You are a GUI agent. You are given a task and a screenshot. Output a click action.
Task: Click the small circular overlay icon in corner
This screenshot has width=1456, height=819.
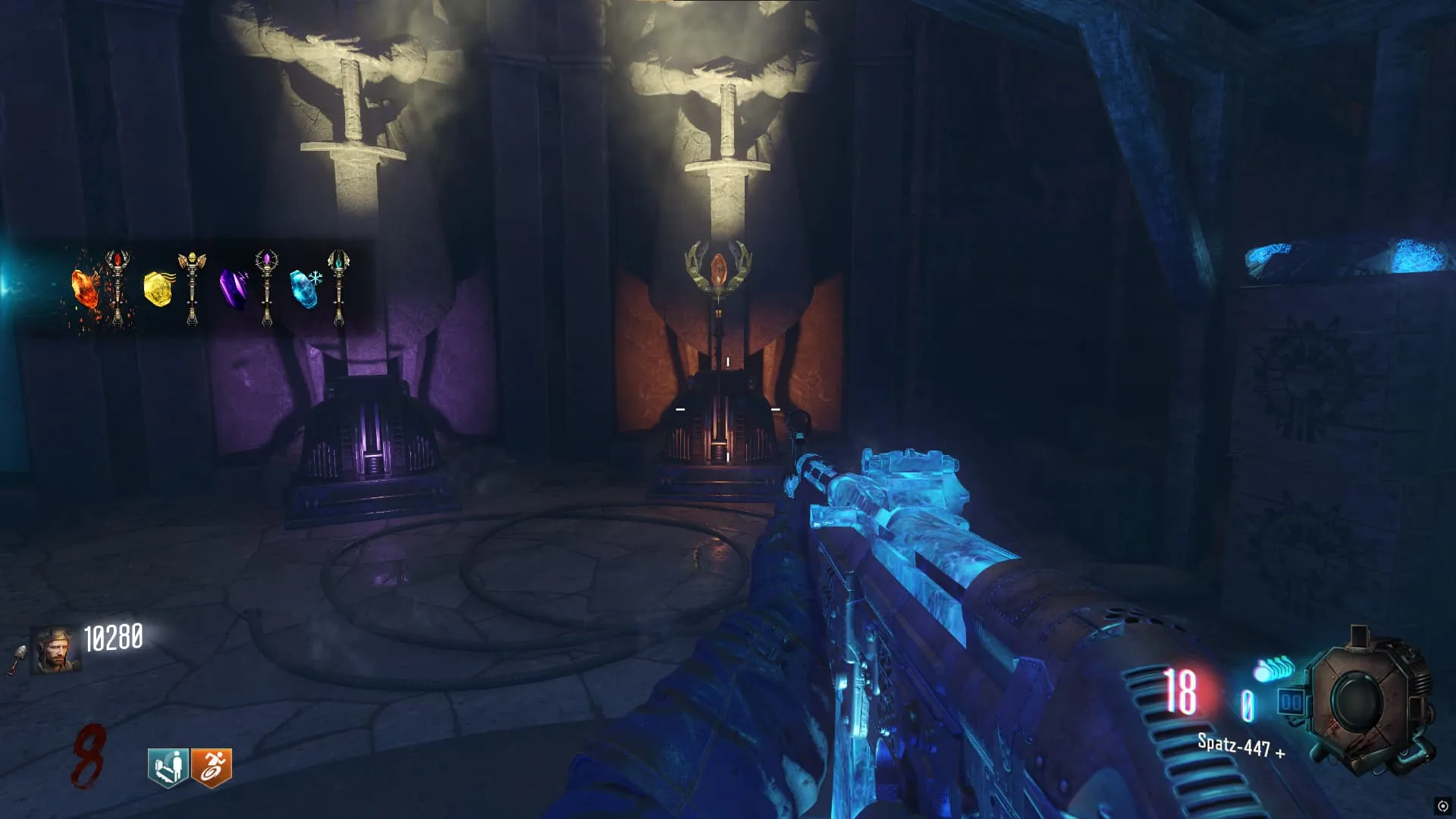tap(1442, 806)
